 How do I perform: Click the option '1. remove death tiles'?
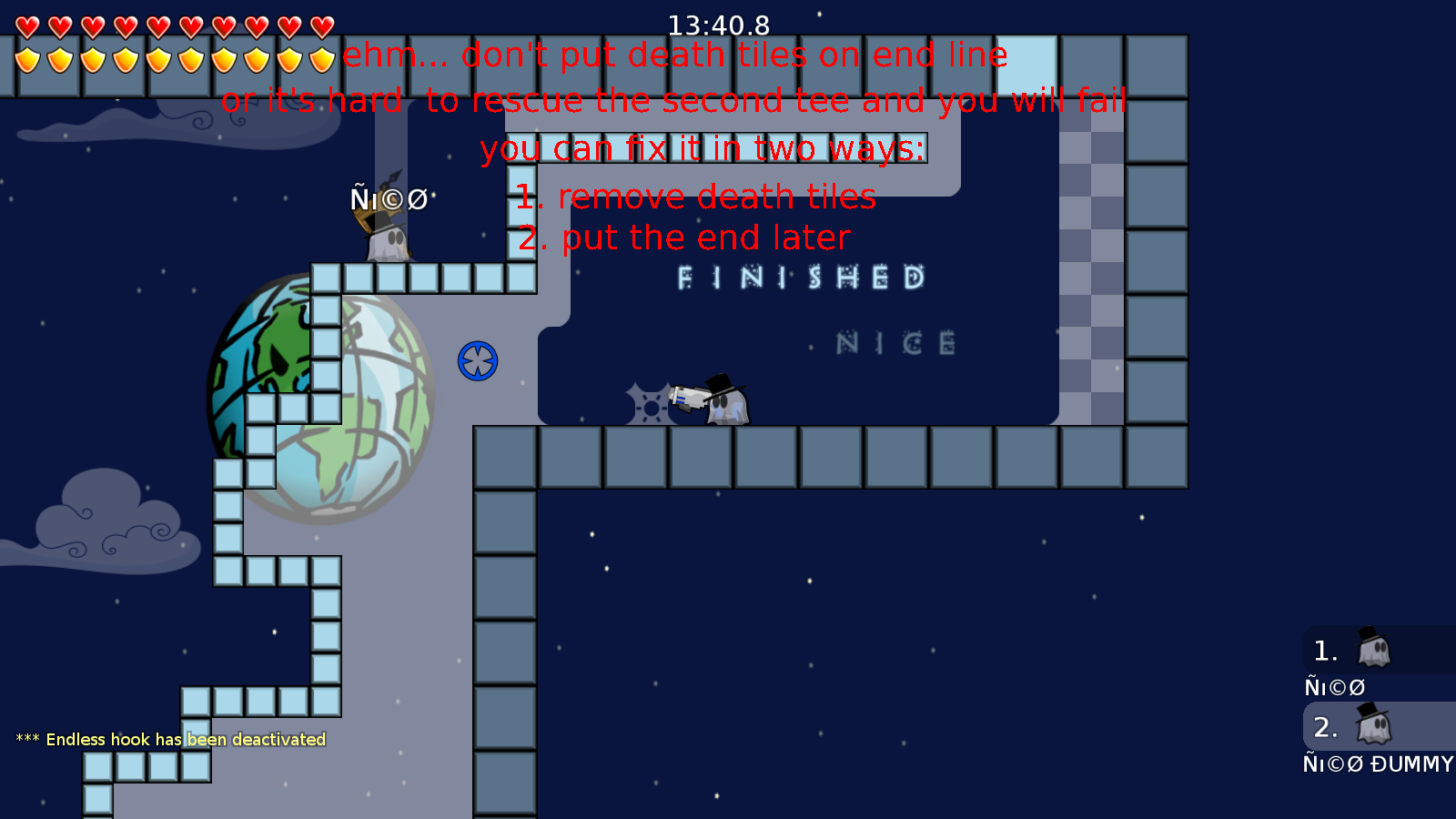[x=695, y=197]
